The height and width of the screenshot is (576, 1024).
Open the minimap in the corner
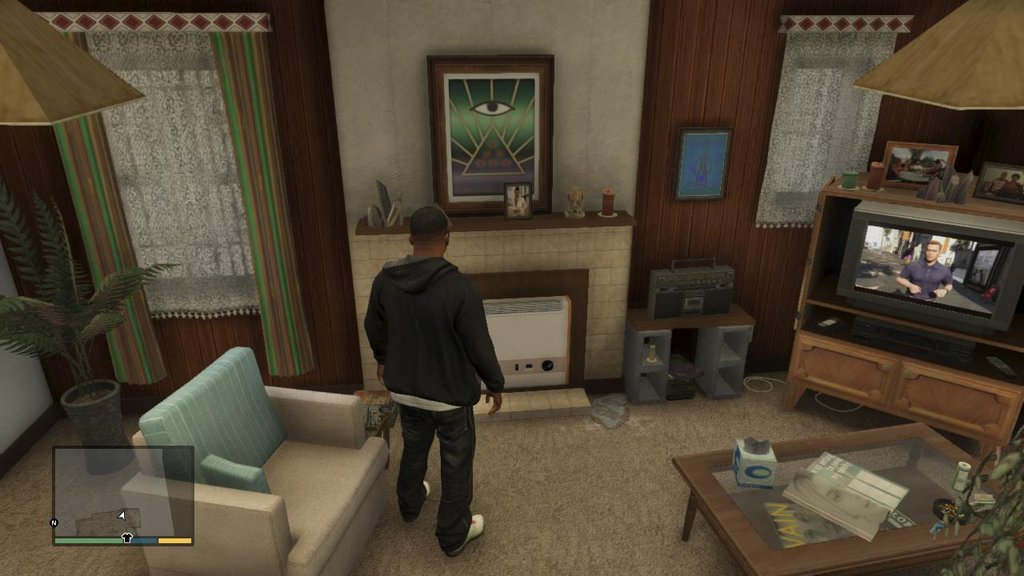(122, 492)
